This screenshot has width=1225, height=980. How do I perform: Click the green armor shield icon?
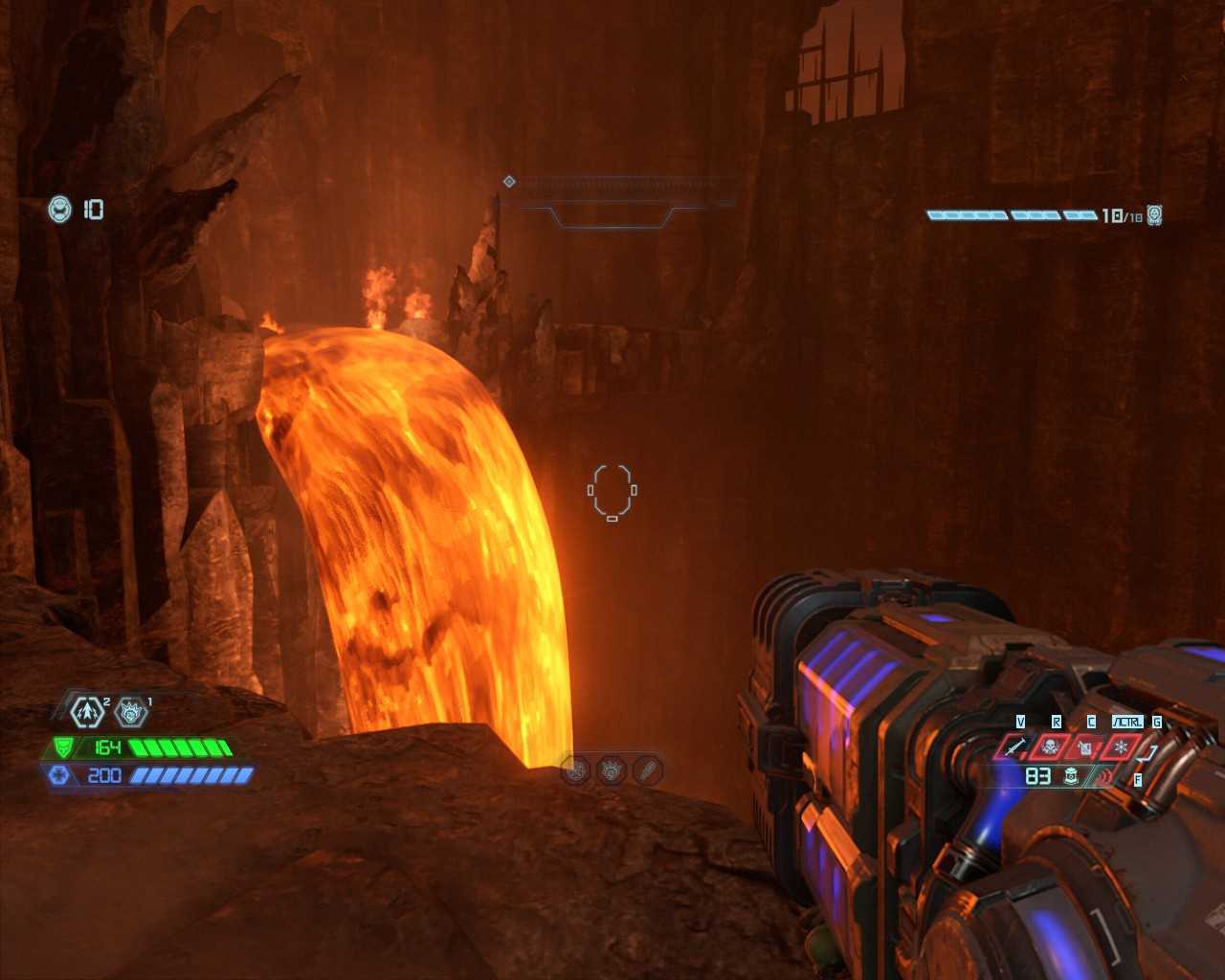(63, 747)
